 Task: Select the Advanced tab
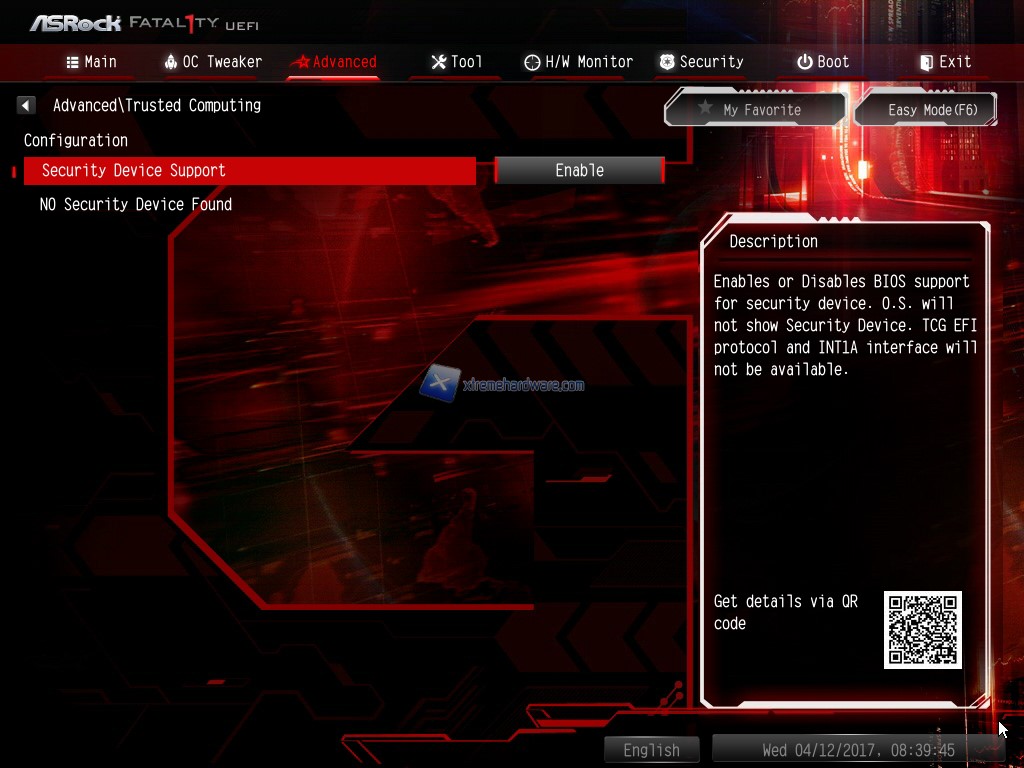pyautogui.click(x=333, y=62)
